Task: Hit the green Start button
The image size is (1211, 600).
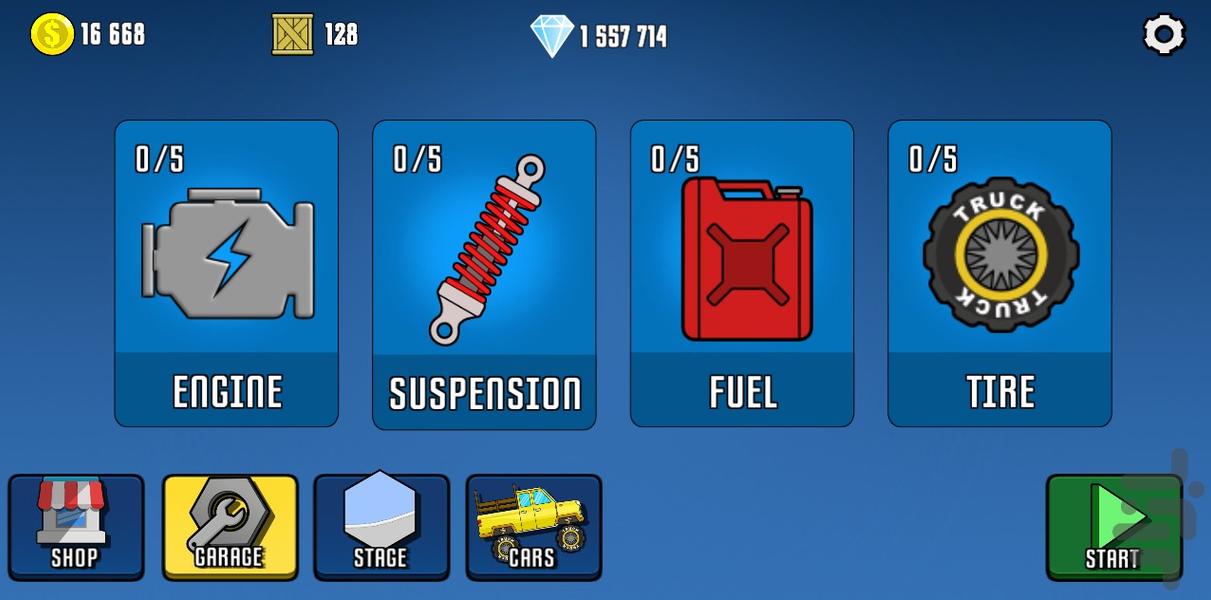Action: click(1113, 527)
